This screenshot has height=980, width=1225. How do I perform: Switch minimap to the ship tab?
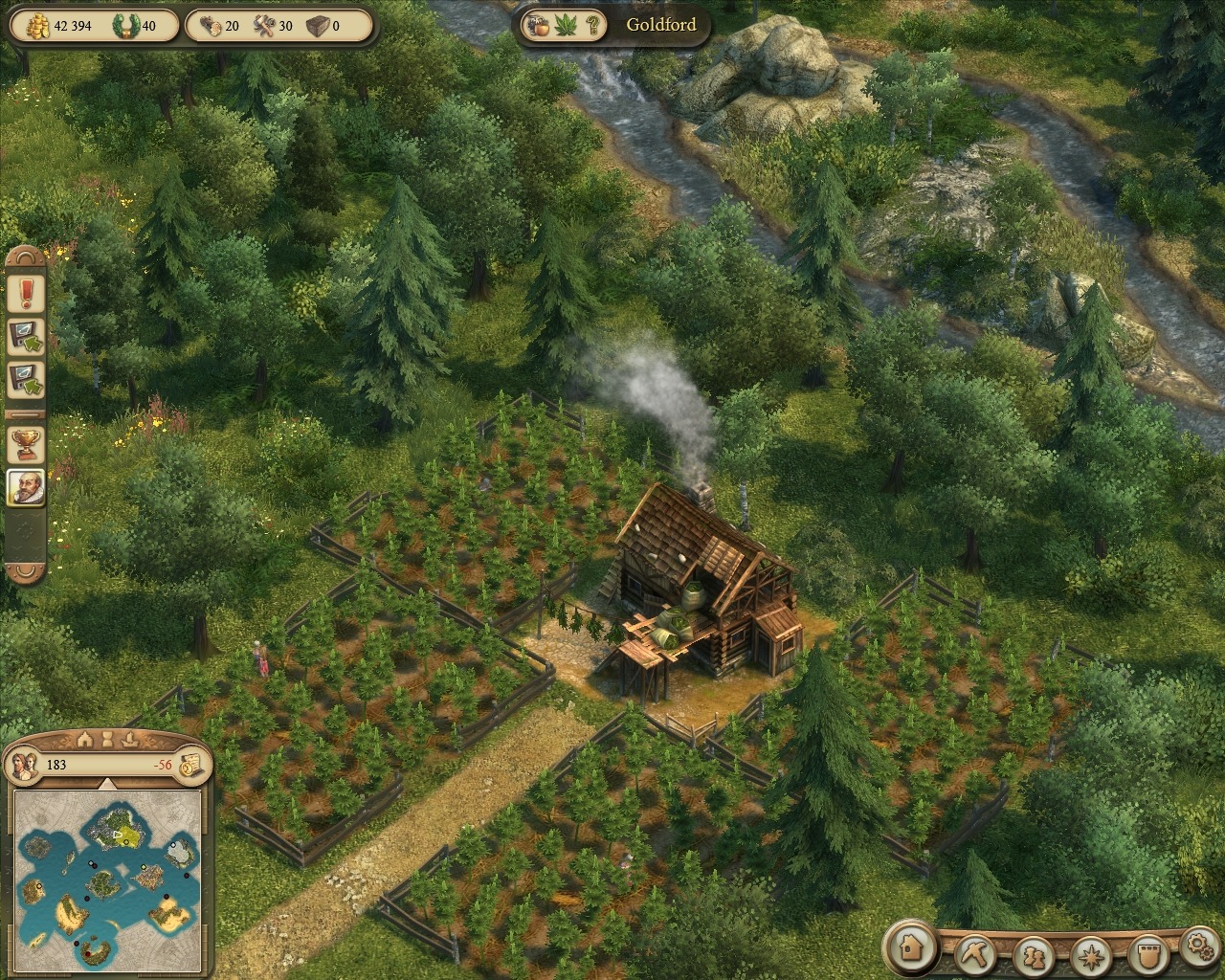131,739
